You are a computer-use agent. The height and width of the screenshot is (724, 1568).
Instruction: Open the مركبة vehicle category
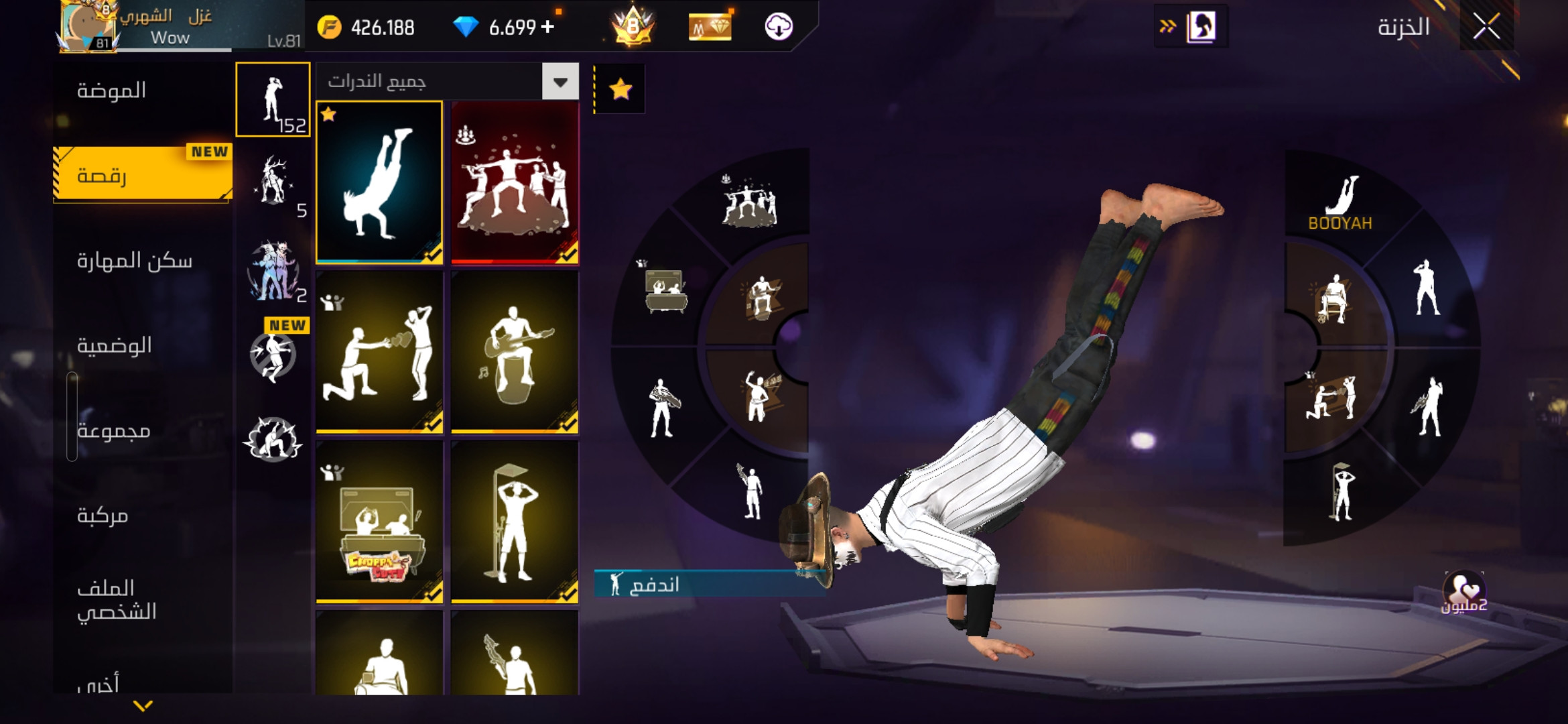103,516
